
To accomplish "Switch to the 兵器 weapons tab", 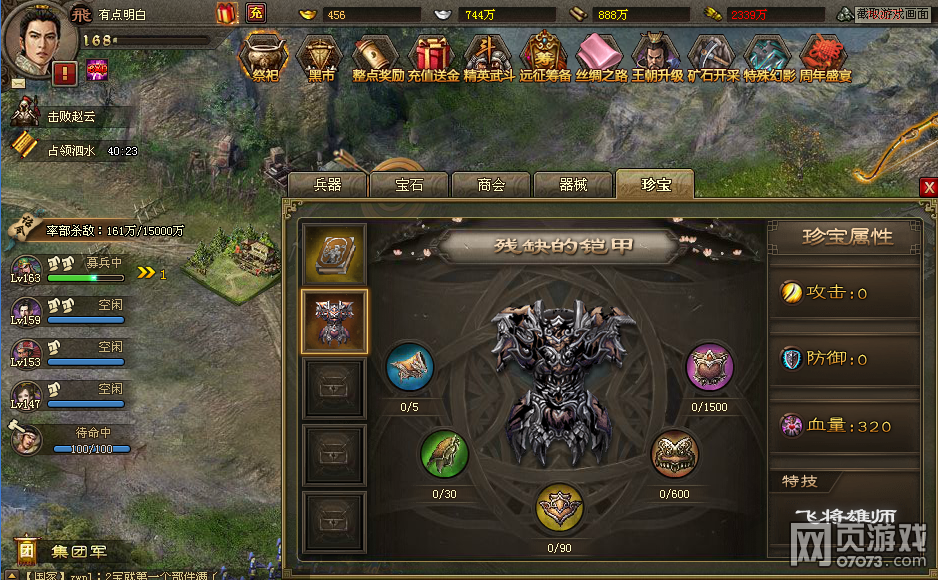I will pyautogui.click(x=328, y=185).
